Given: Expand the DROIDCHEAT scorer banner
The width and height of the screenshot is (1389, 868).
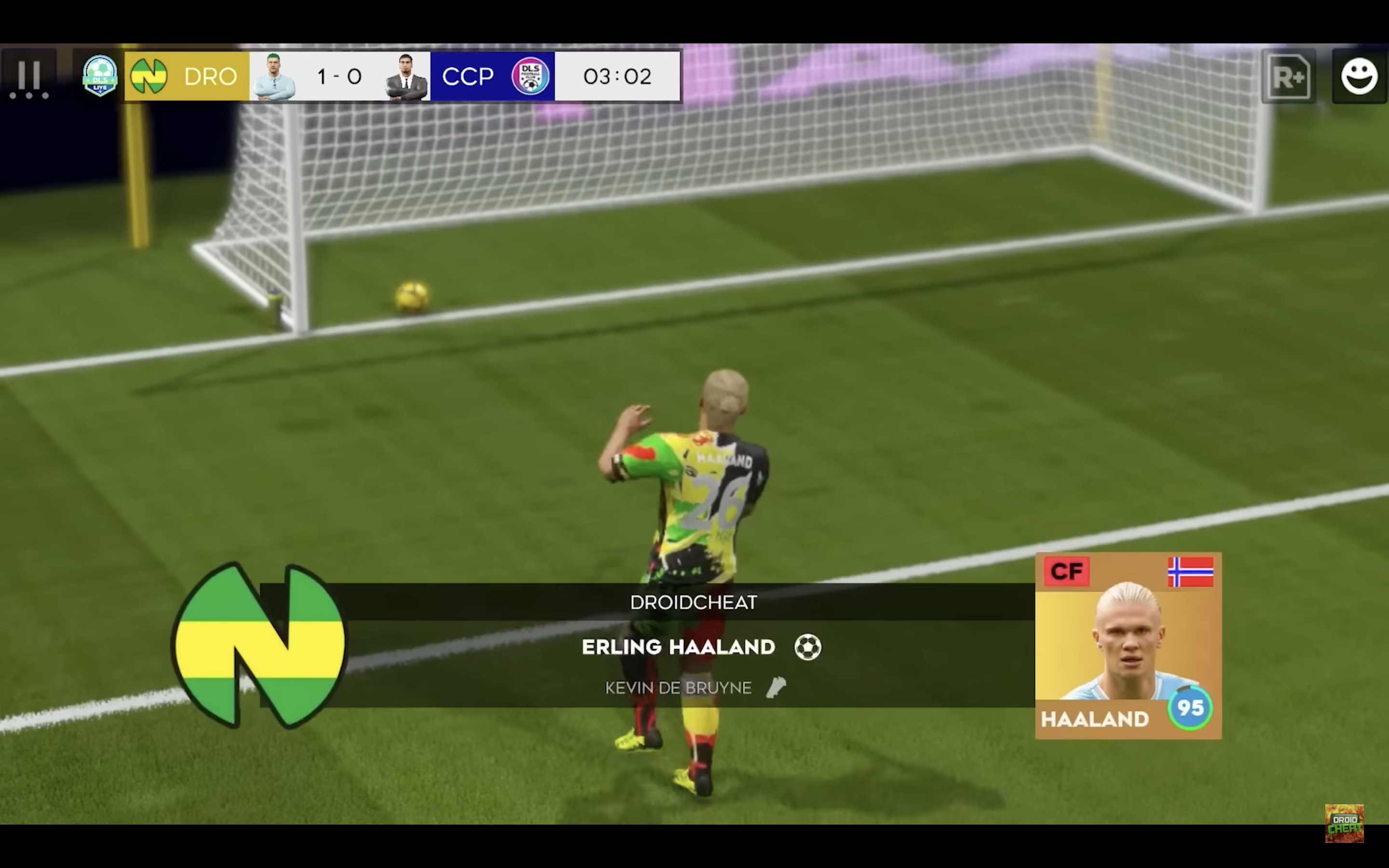Looking at the screenshot, I should tap(694, 602).
